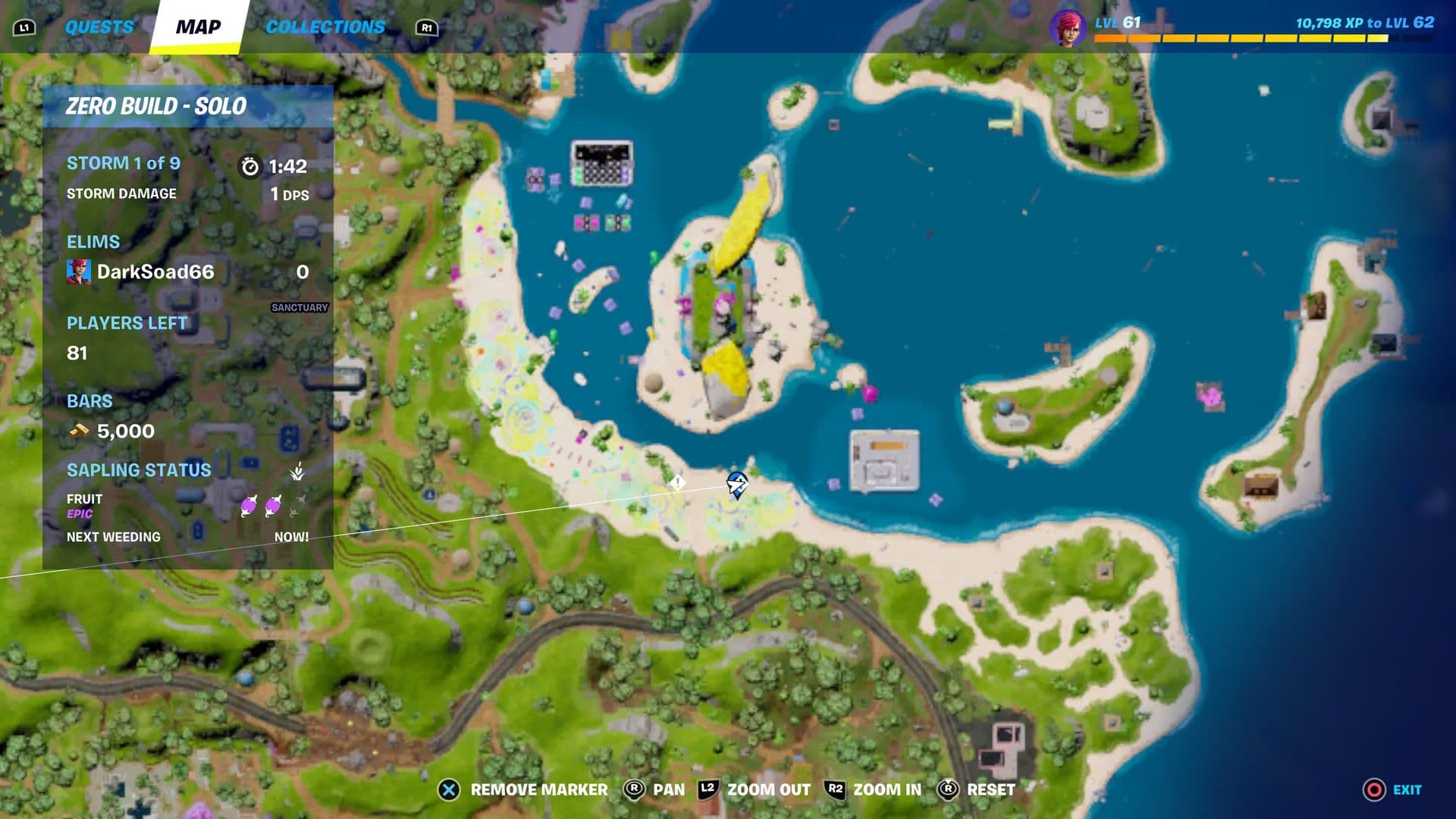Viewport: 1456px width, 819px height.
Task: Click the player location marker on the beach
Action: click(736, 483)
